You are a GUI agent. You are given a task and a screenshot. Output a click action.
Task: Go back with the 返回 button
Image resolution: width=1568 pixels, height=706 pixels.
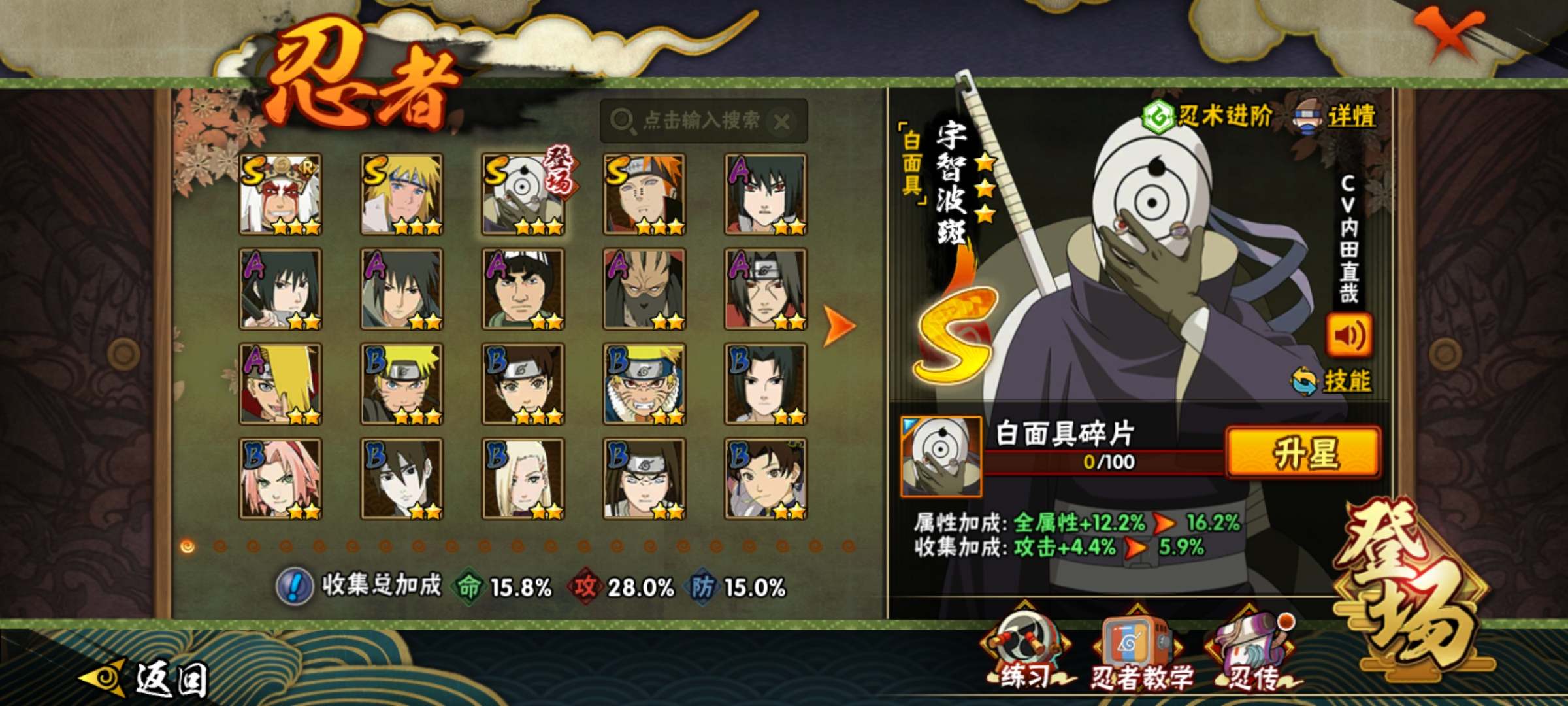click(x=147, y=677)
